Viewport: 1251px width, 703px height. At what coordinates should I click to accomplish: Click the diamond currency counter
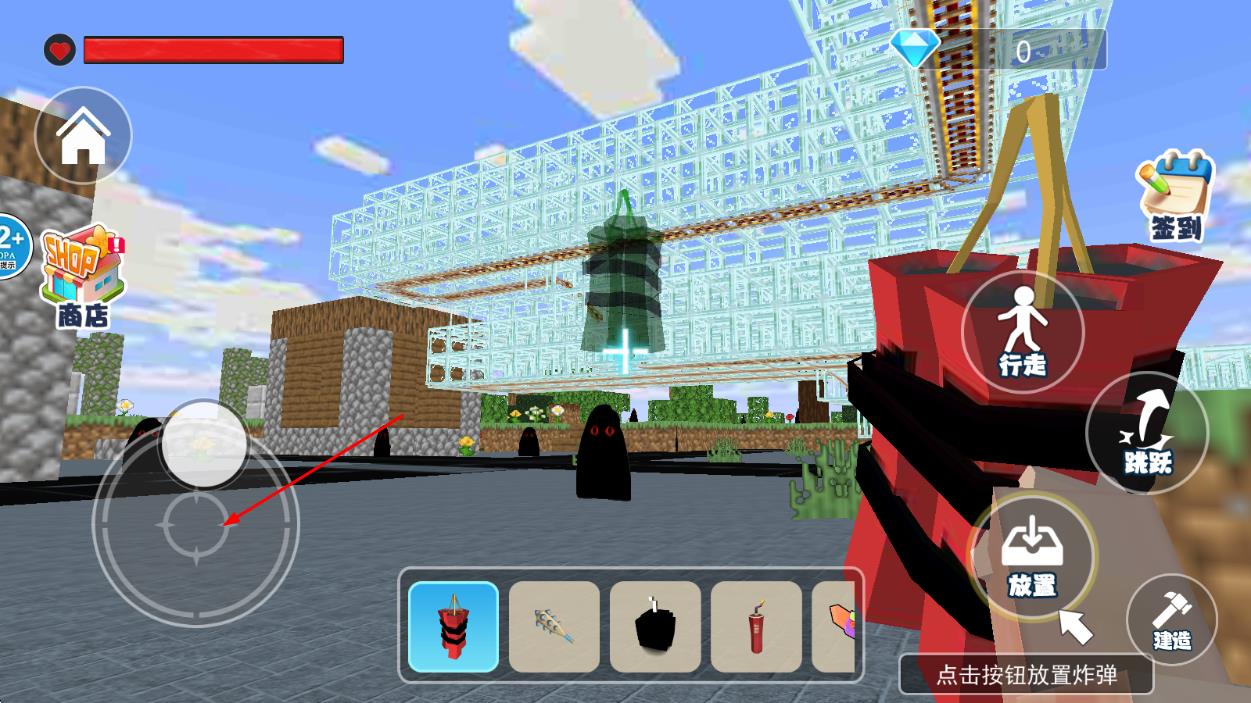coord(1000,50)
